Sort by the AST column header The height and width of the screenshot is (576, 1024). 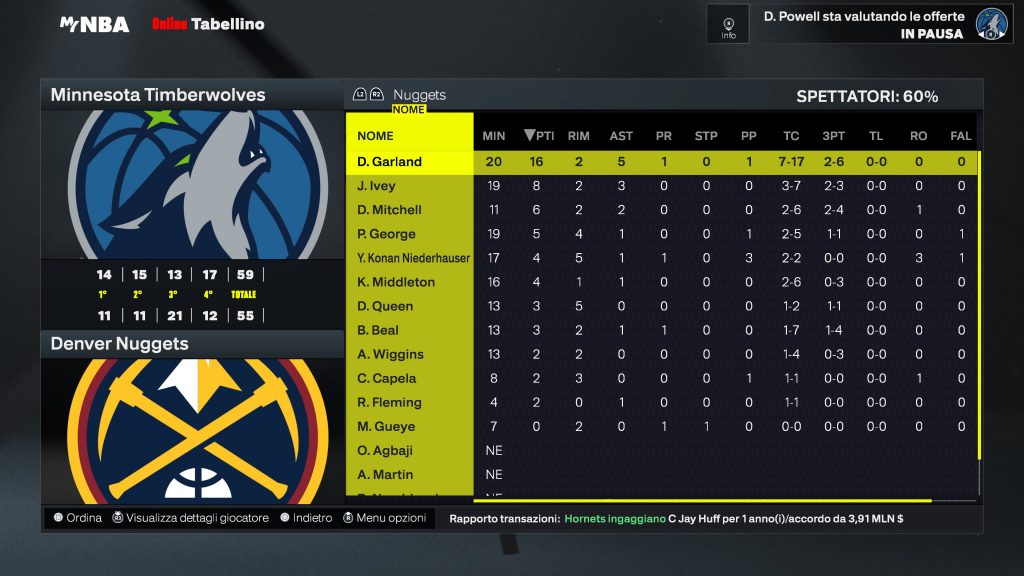point(621,136)
